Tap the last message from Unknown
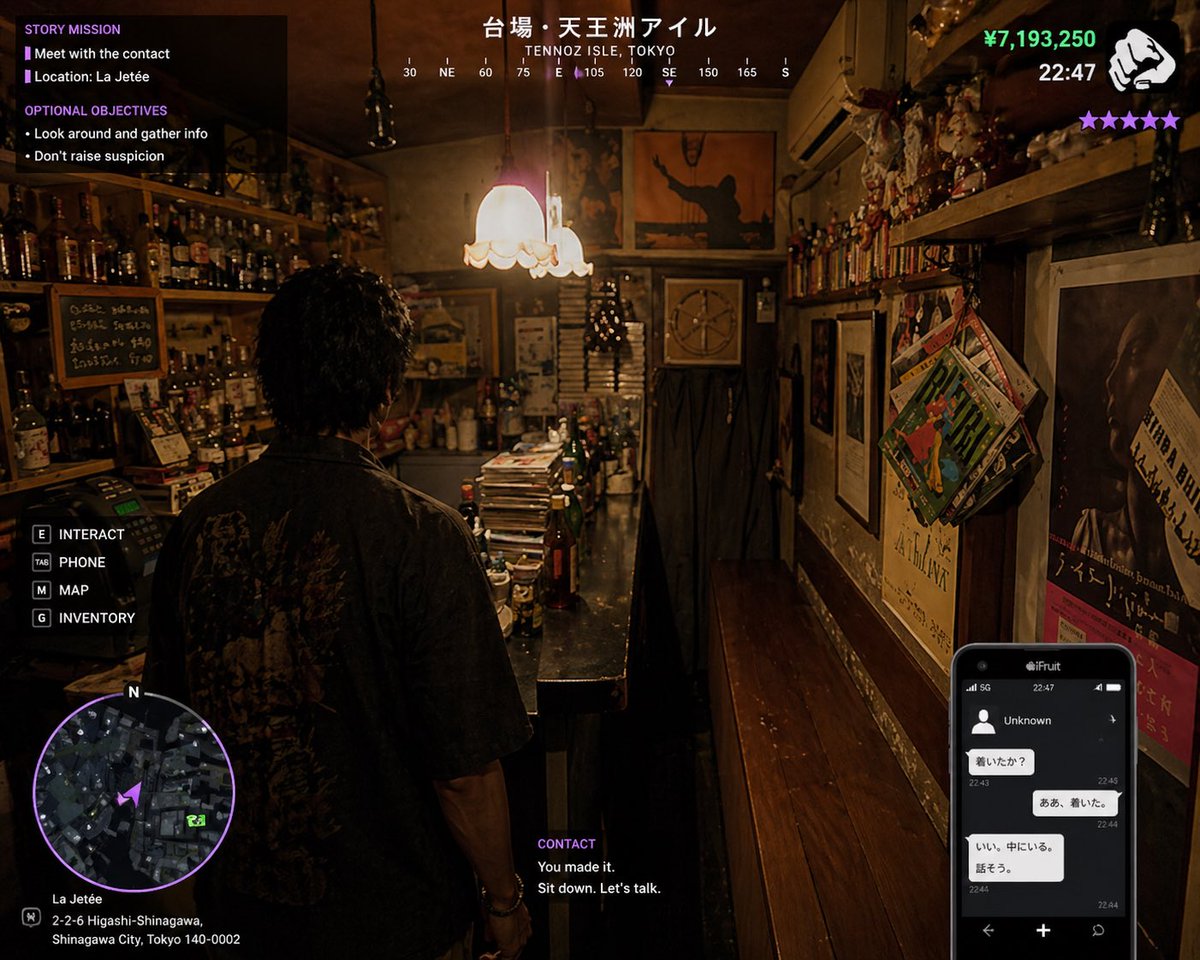This screenshot has height=960, width=1200. pyautogui.click(x=1015, y=858)
